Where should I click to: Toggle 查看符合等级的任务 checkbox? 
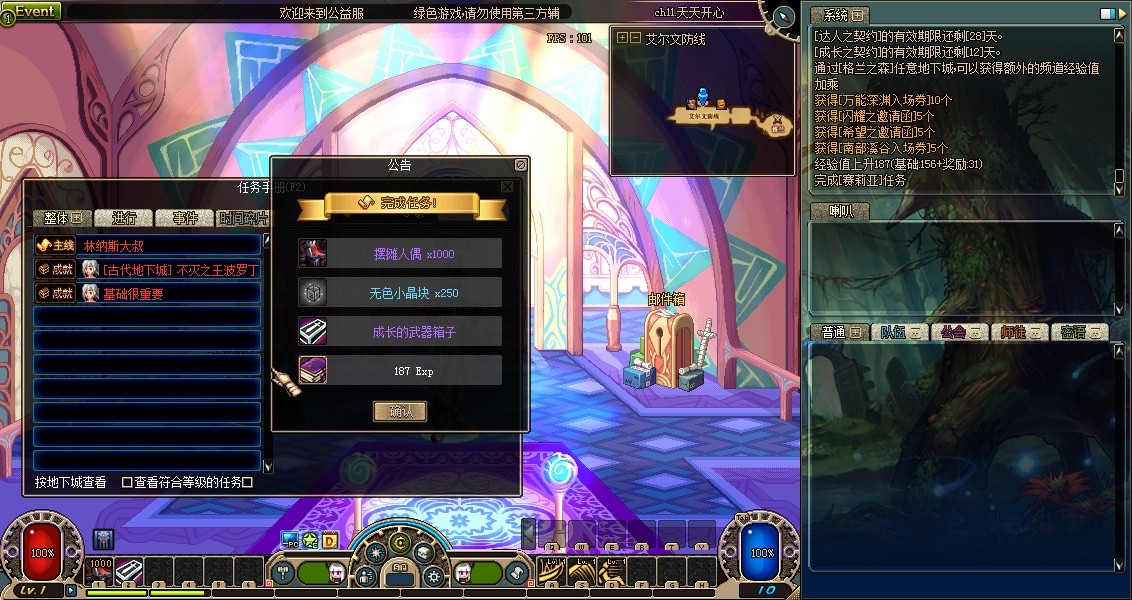click(127, 482)
